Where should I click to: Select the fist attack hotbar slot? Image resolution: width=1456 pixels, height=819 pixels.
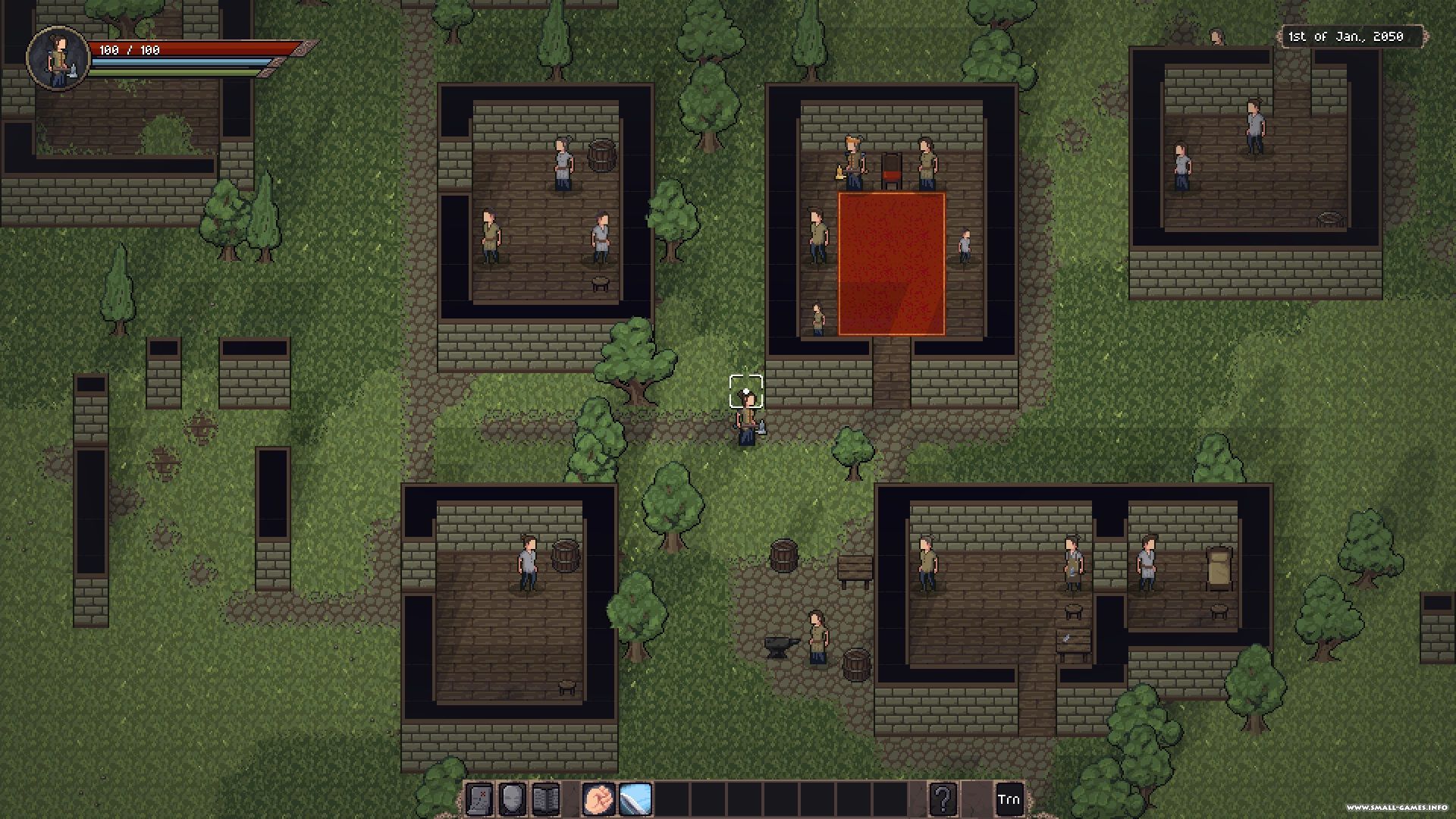point(599,799)
